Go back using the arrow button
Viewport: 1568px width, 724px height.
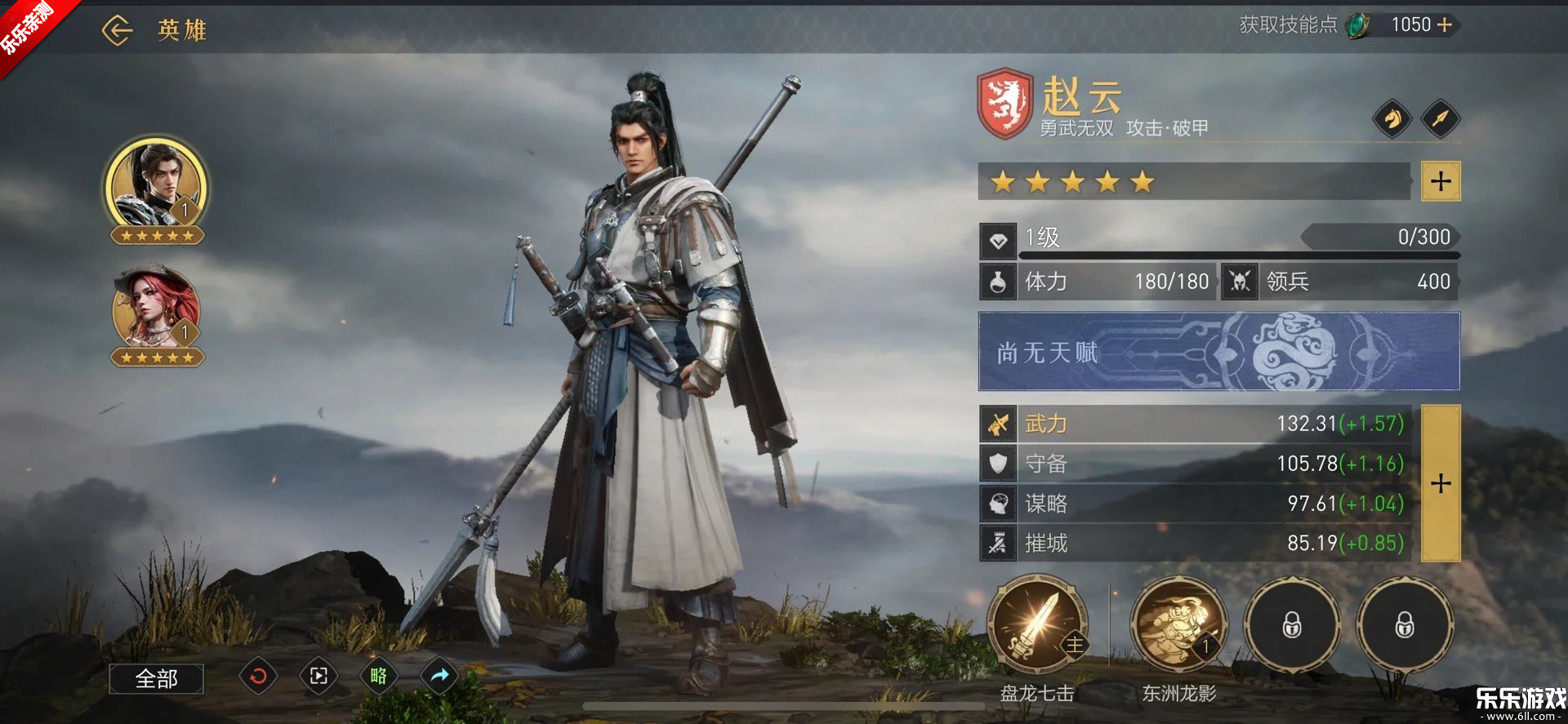point(117,31)
